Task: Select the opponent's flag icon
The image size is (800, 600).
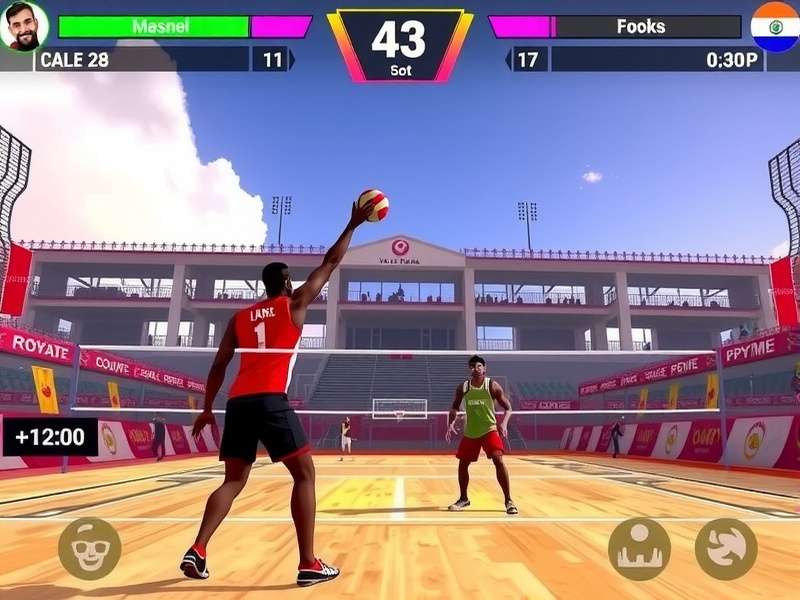Action: tap(775, 27)
